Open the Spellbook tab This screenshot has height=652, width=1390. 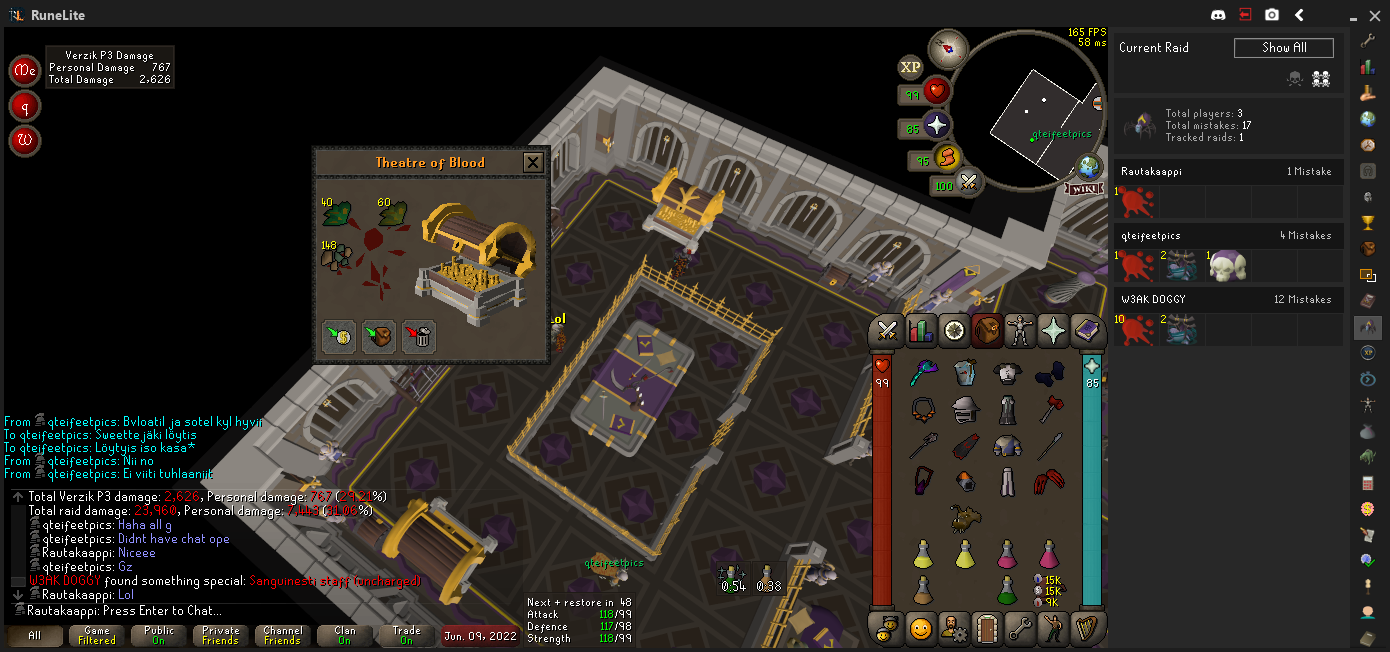coord(1086,330)
